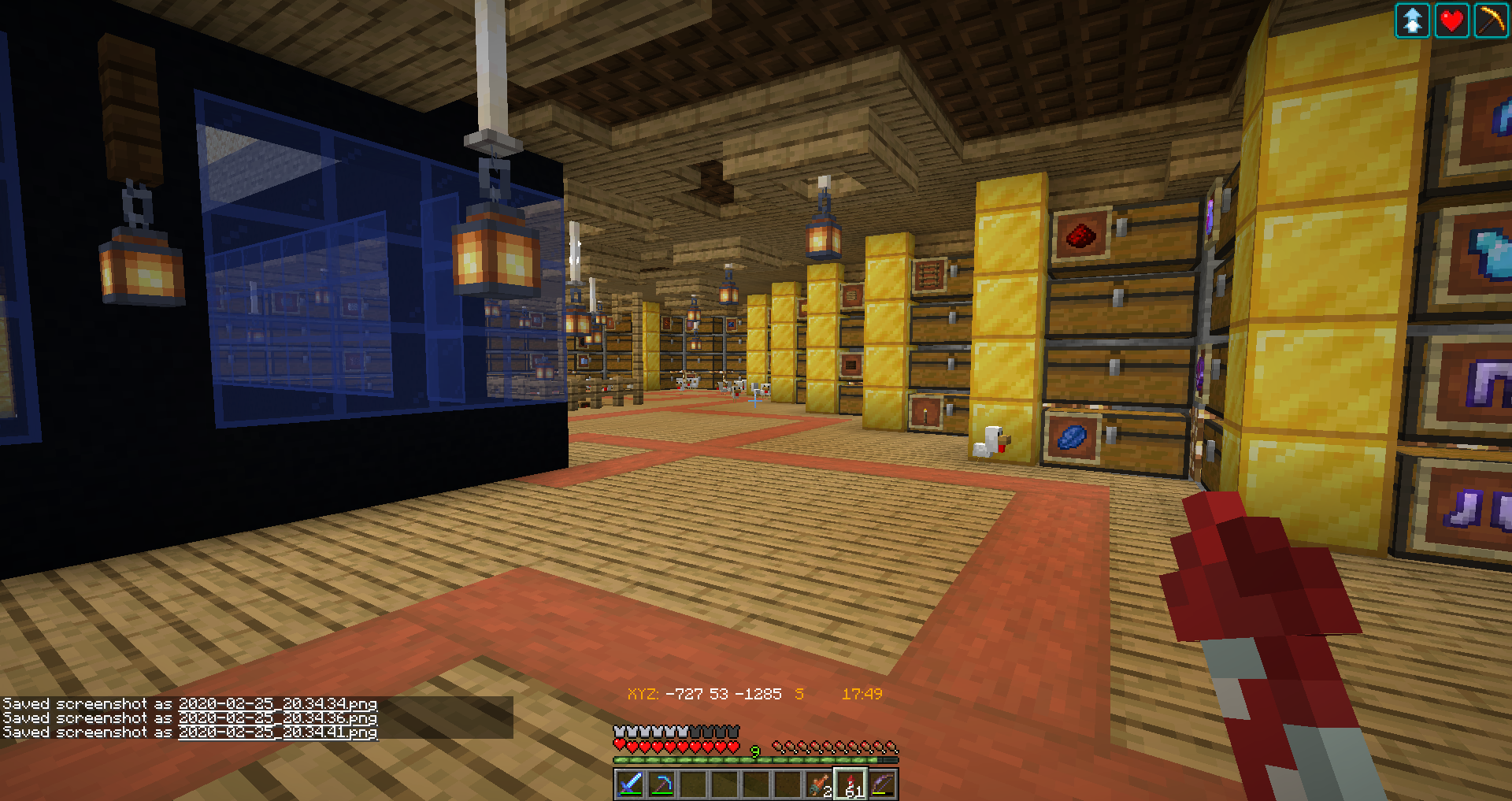
Task: Click the XP level number 9
Action: pyautogui.click(x=754, y=751)
